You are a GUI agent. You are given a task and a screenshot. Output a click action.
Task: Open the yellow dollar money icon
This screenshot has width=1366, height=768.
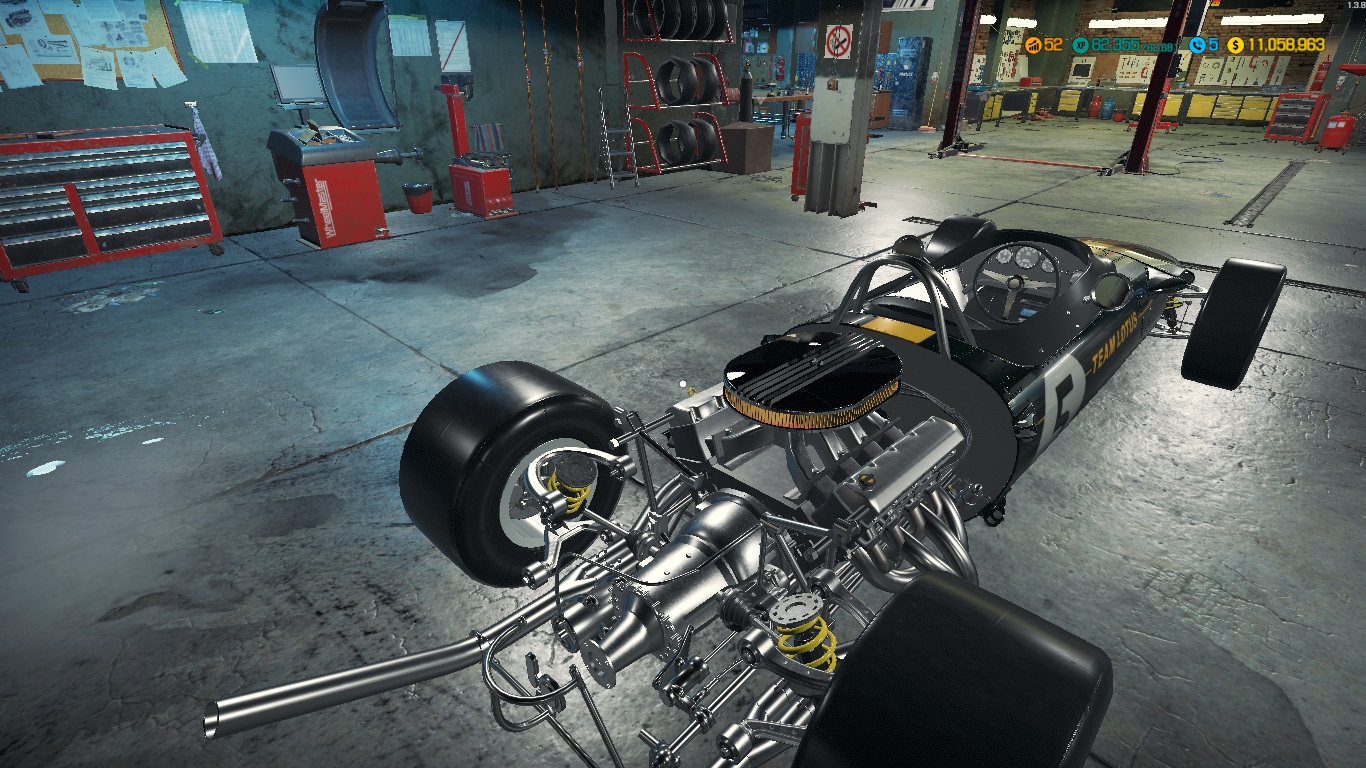click(x=1235, y=45)
